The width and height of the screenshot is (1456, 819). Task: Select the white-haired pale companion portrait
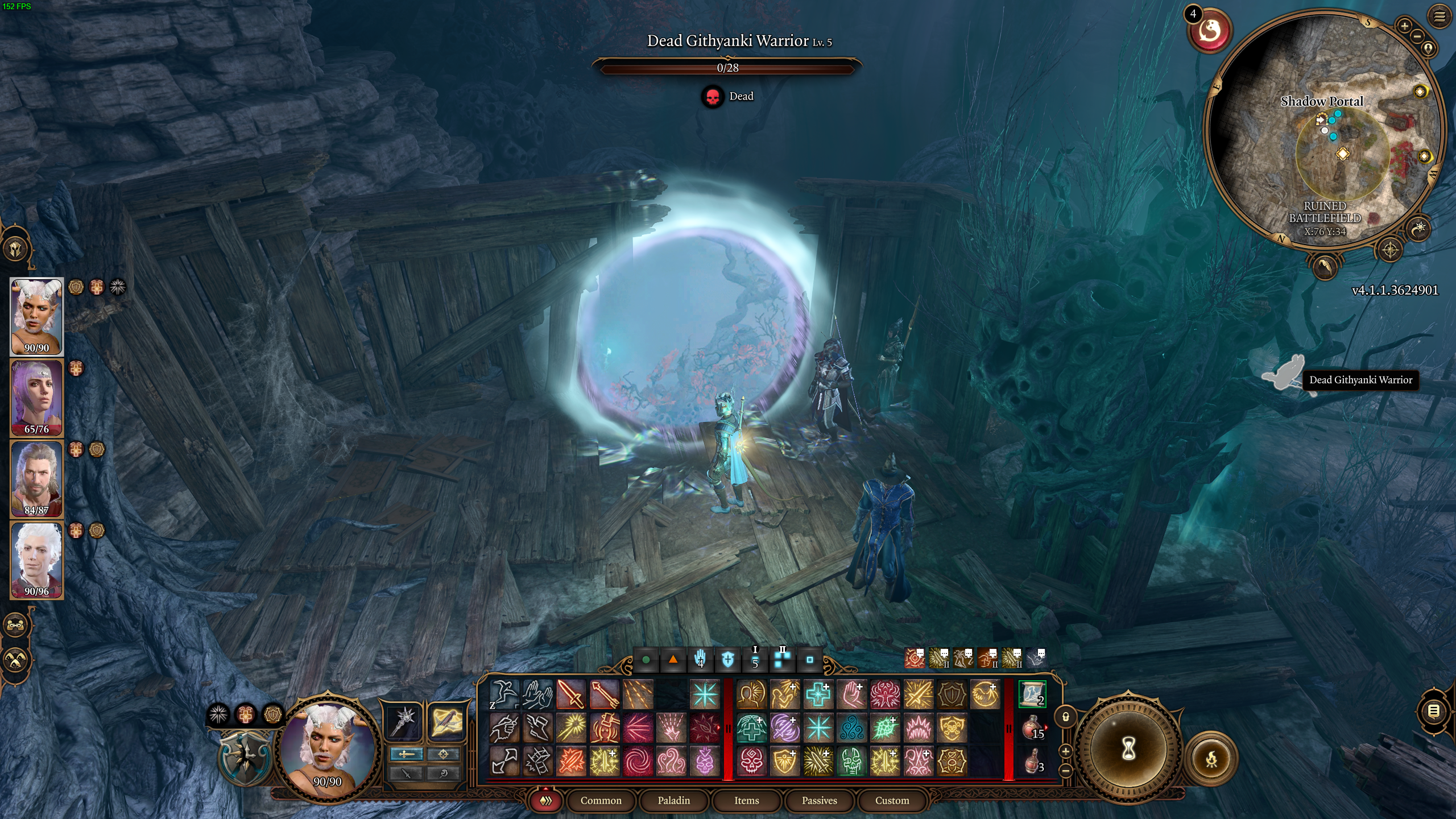36,560
